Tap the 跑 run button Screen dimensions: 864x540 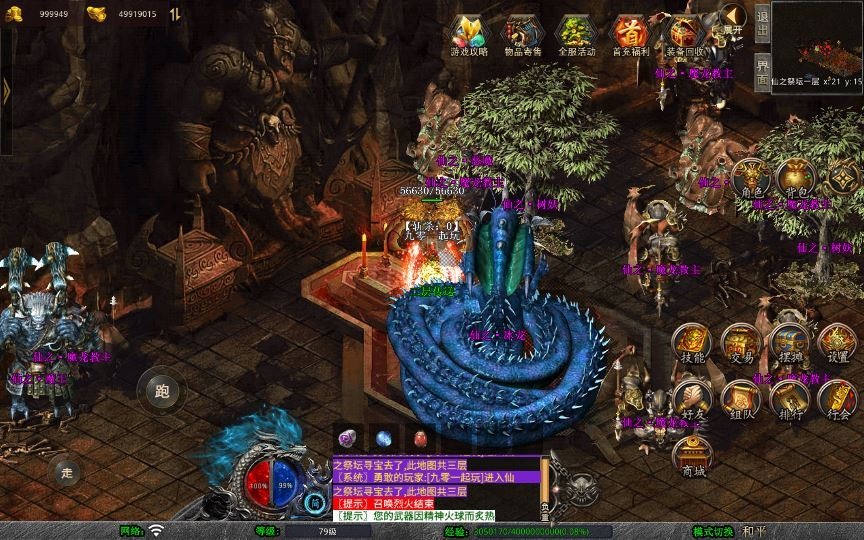(x=162, y=390)
